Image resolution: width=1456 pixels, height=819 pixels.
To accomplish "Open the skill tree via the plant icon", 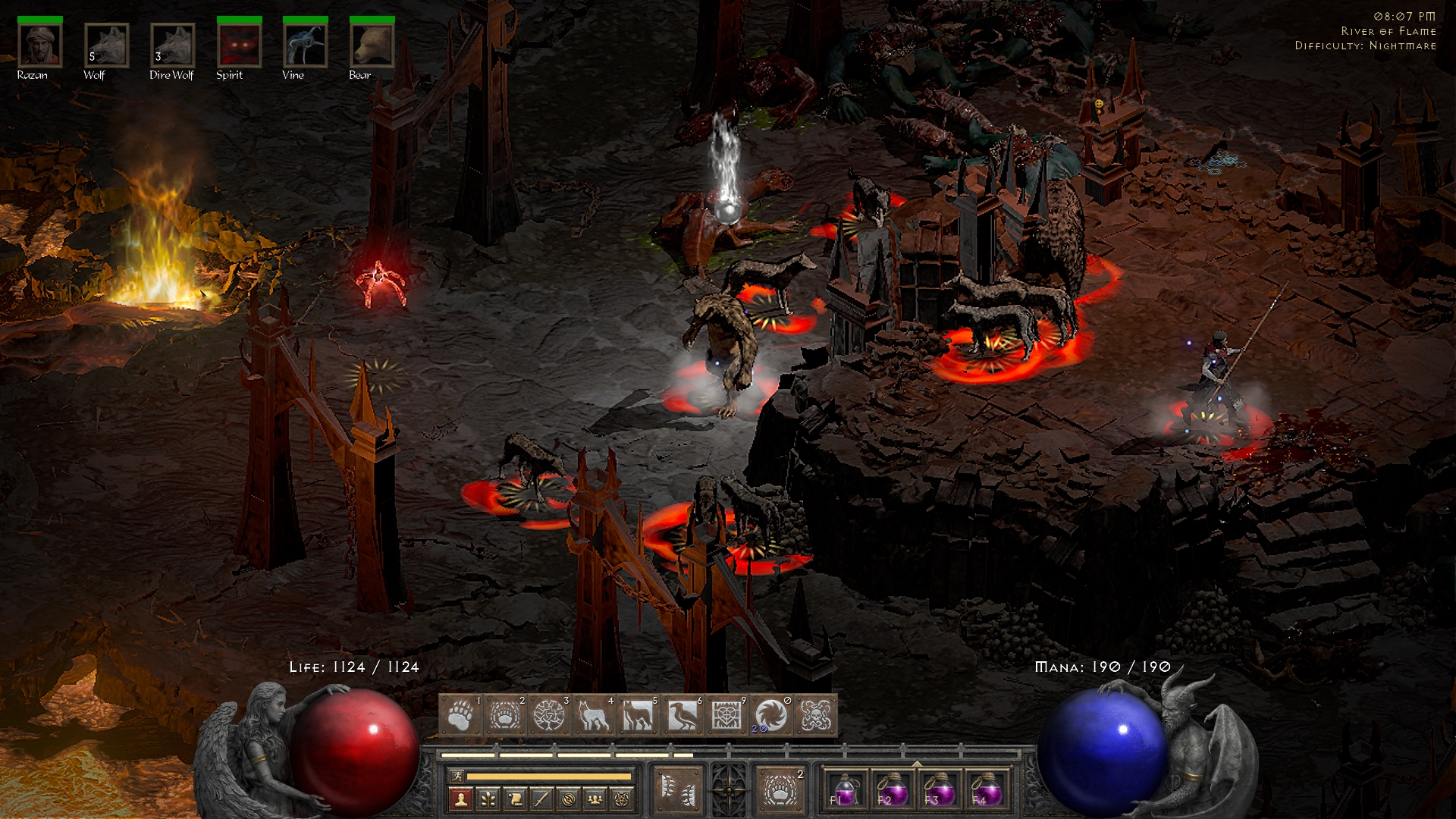I will point(488,799).
